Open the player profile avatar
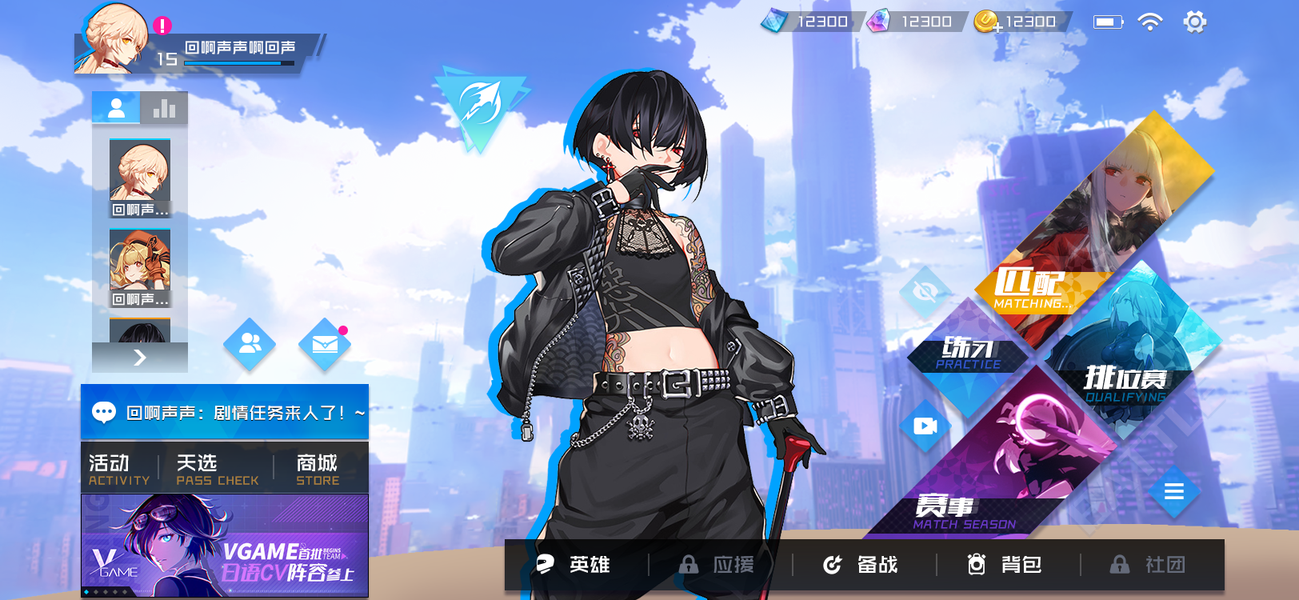 (112, 38)
